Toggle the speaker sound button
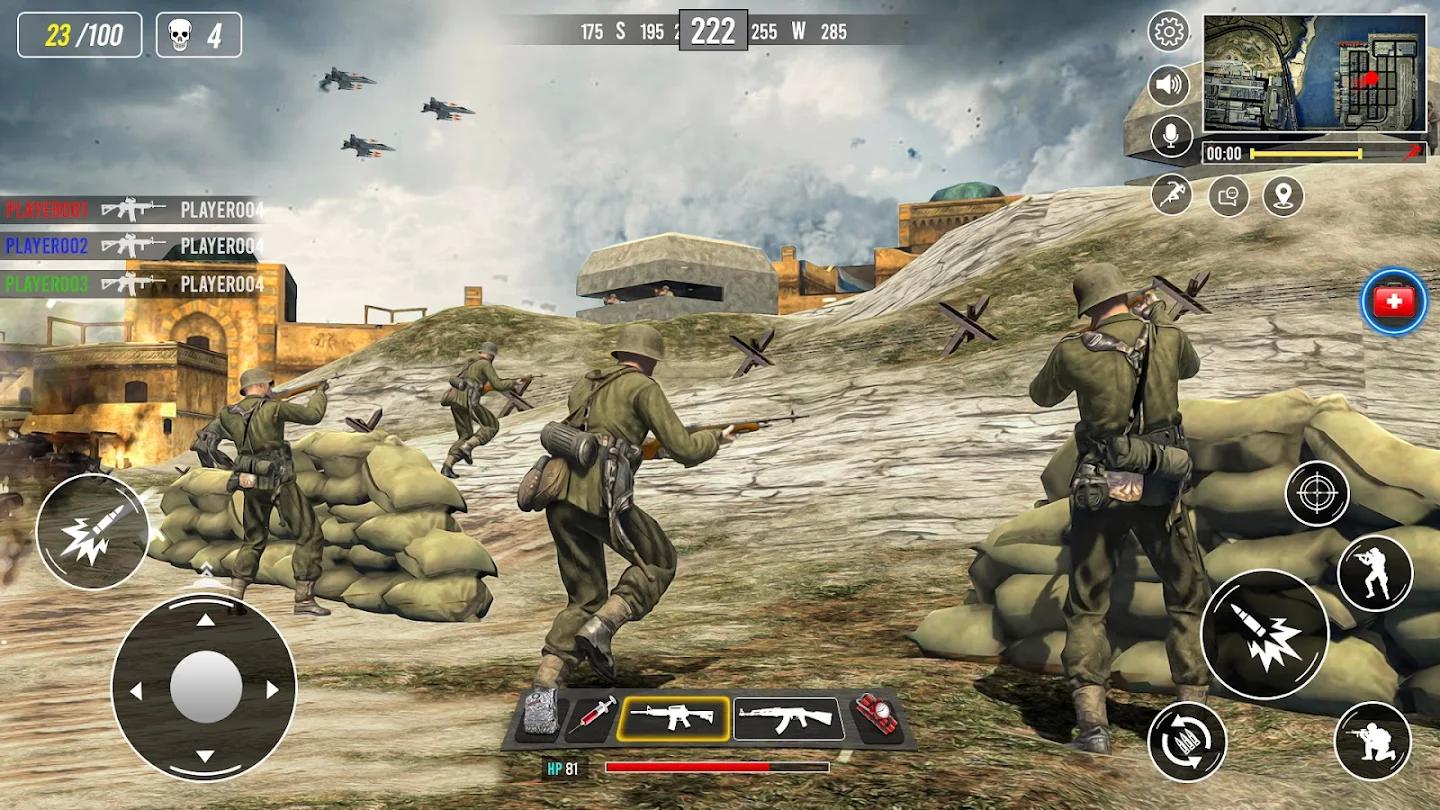This screenshot has height=810, width=1440. 1168,85
